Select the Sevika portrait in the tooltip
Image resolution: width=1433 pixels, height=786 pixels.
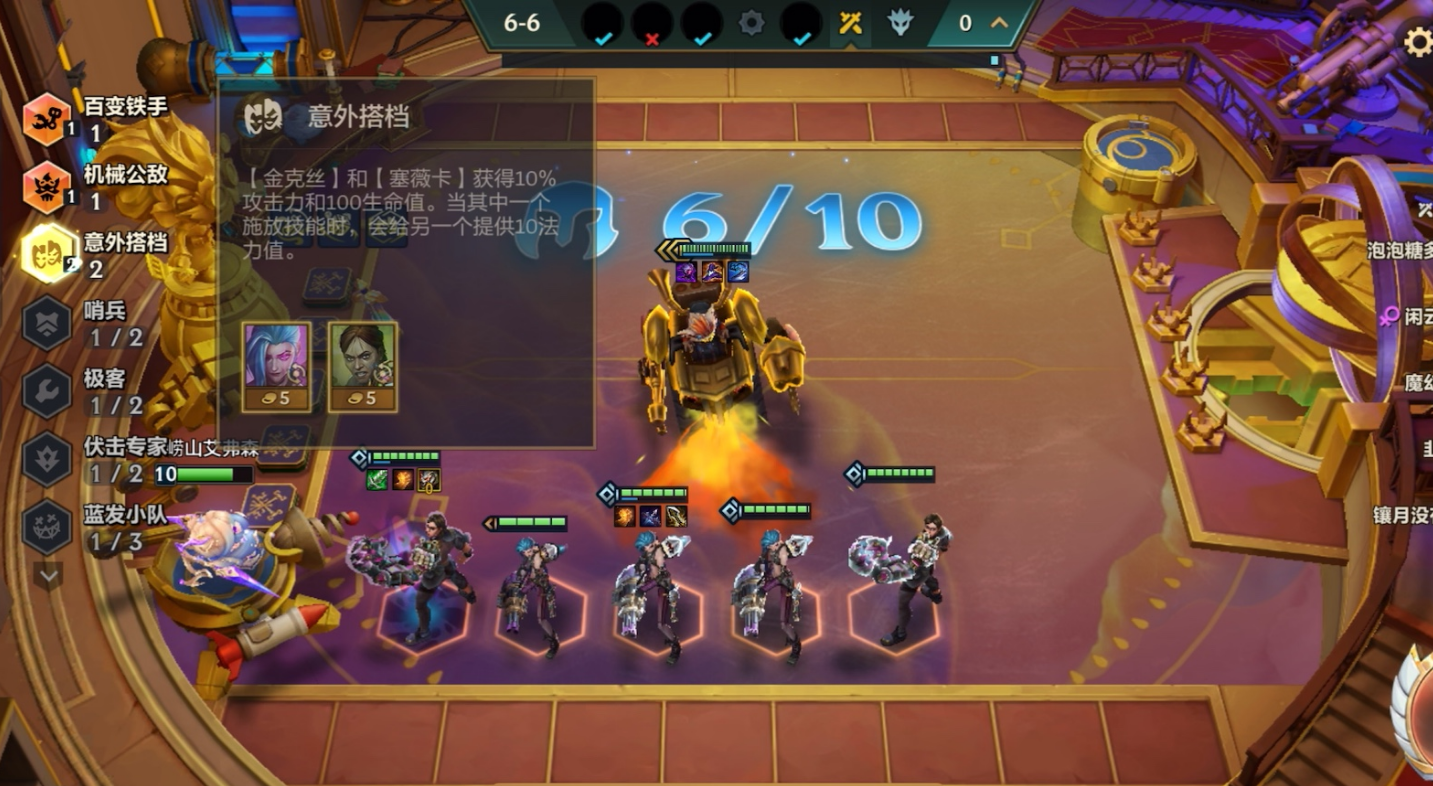[x=362, y=366]
